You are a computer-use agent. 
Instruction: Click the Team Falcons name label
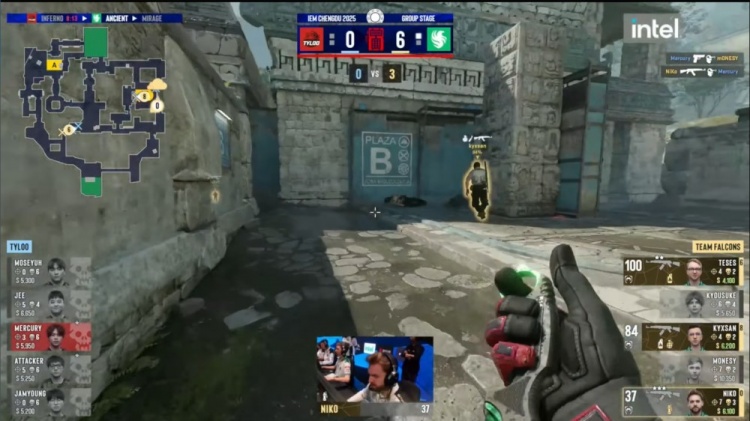click(717, 246)
